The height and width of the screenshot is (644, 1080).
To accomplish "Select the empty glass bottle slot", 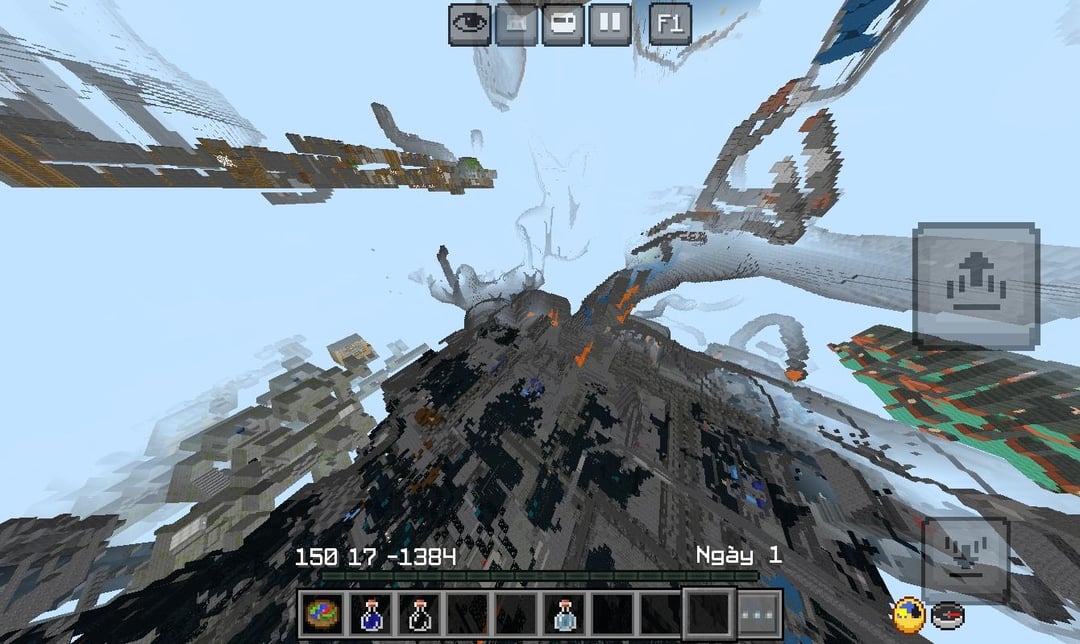I will click(x=419, y=612).
